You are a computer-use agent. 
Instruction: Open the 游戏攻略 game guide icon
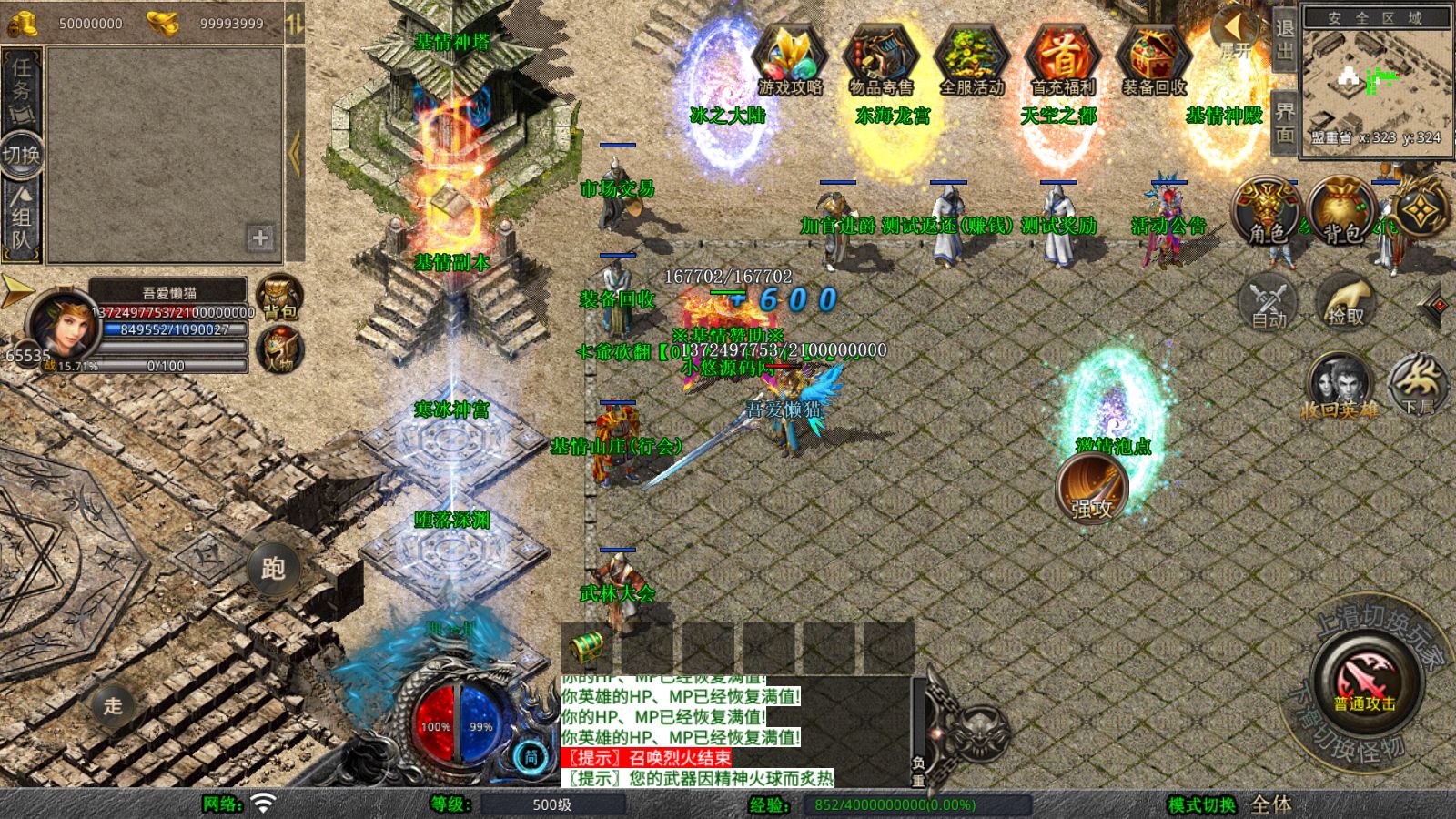tap(790, 60)
